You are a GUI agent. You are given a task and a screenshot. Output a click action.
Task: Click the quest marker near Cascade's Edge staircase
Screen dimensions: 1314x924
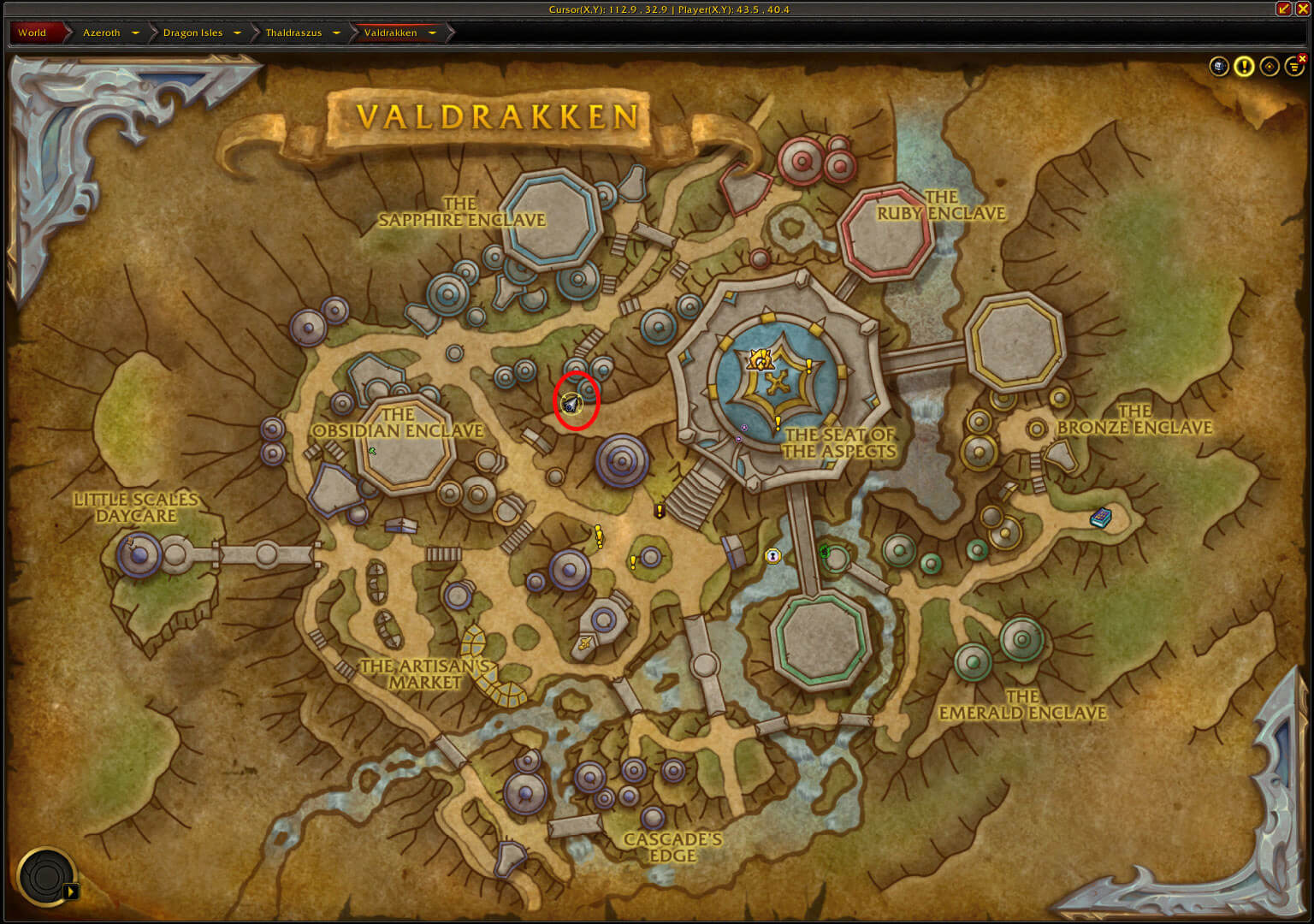click(660, 512)
